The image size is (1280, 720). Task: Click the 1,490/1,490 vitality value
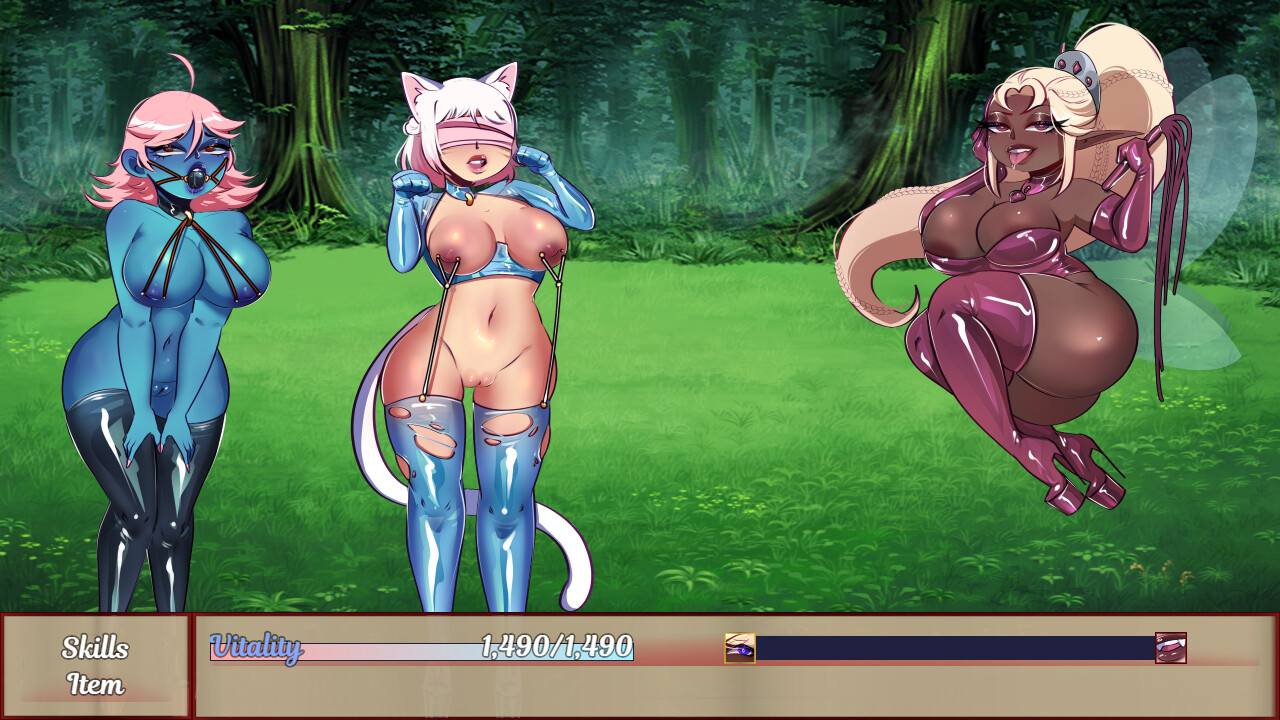[x=557, y=648]
